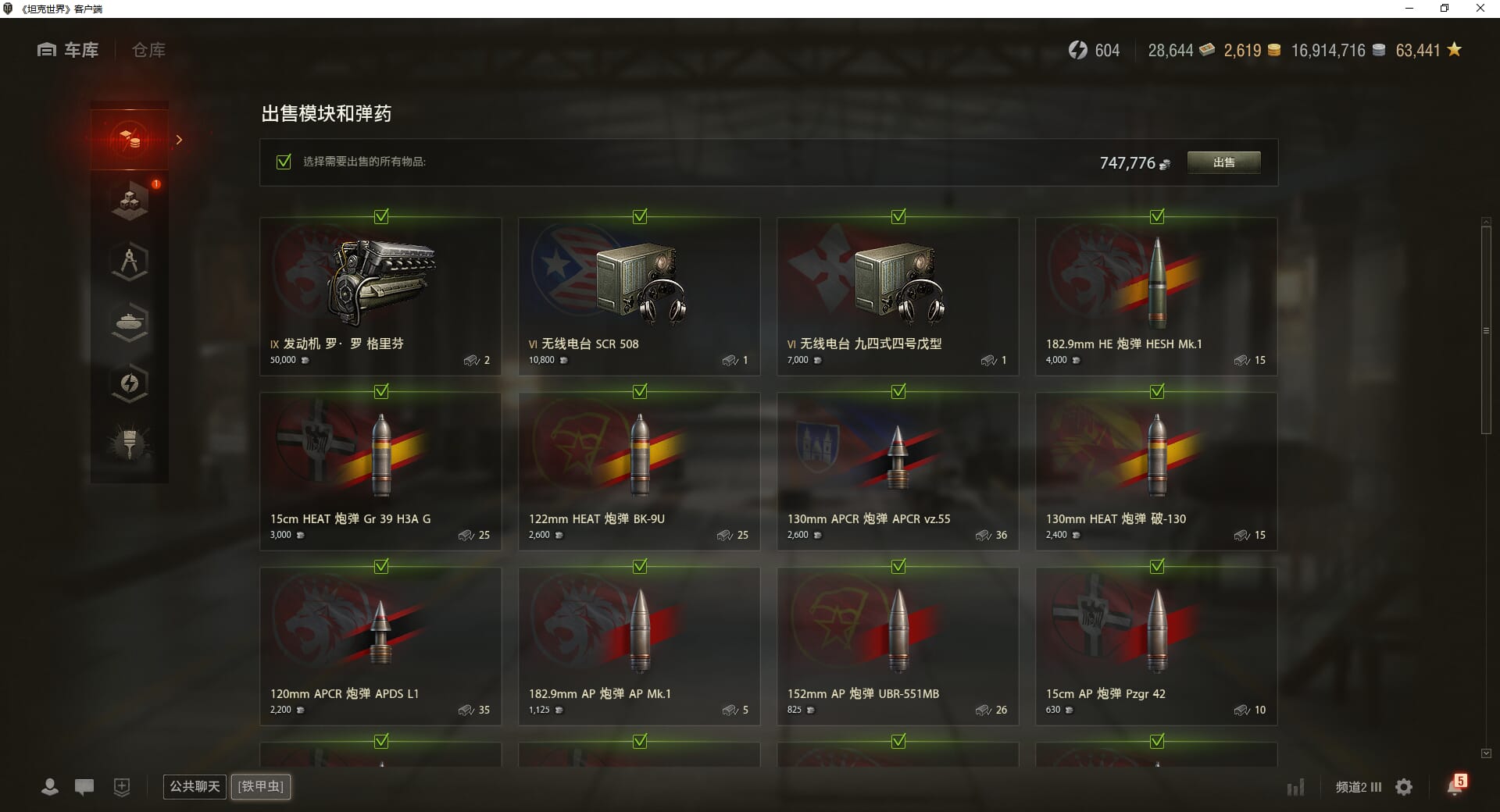Screen dimensions: 1500x812
Task: Toggle the select-all items checkbox
Action: point(284,162)
